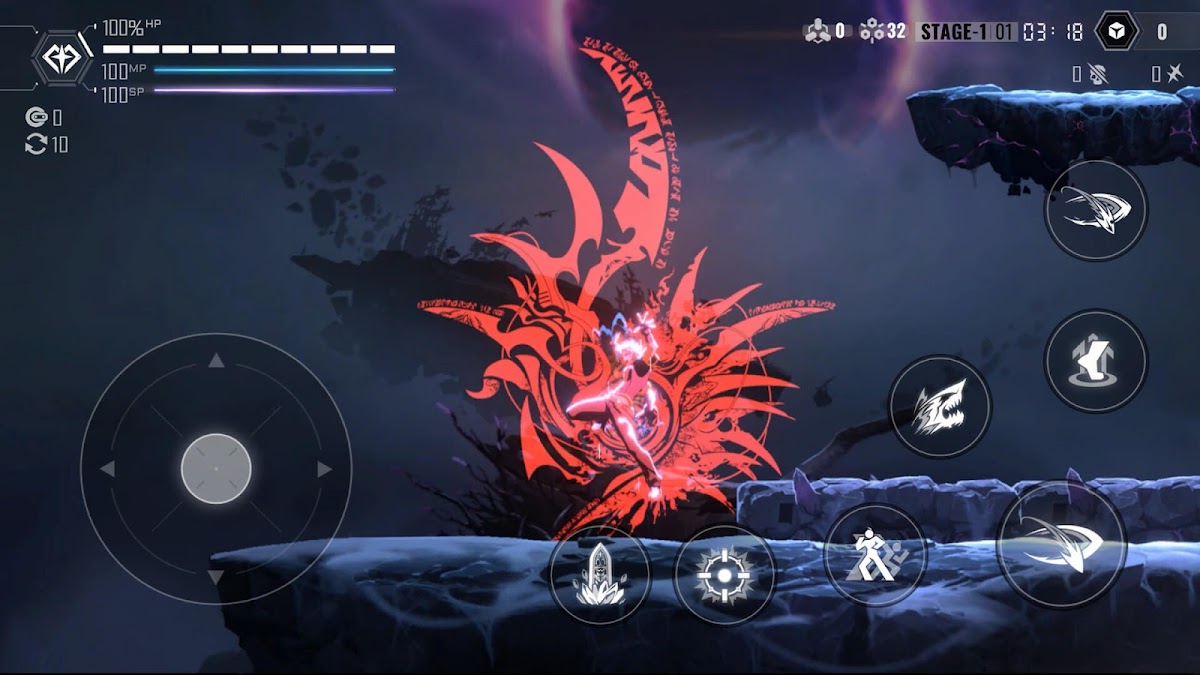Click the virtual joystick center knob
Screen dimensions: 1200x675
[216, 469]
